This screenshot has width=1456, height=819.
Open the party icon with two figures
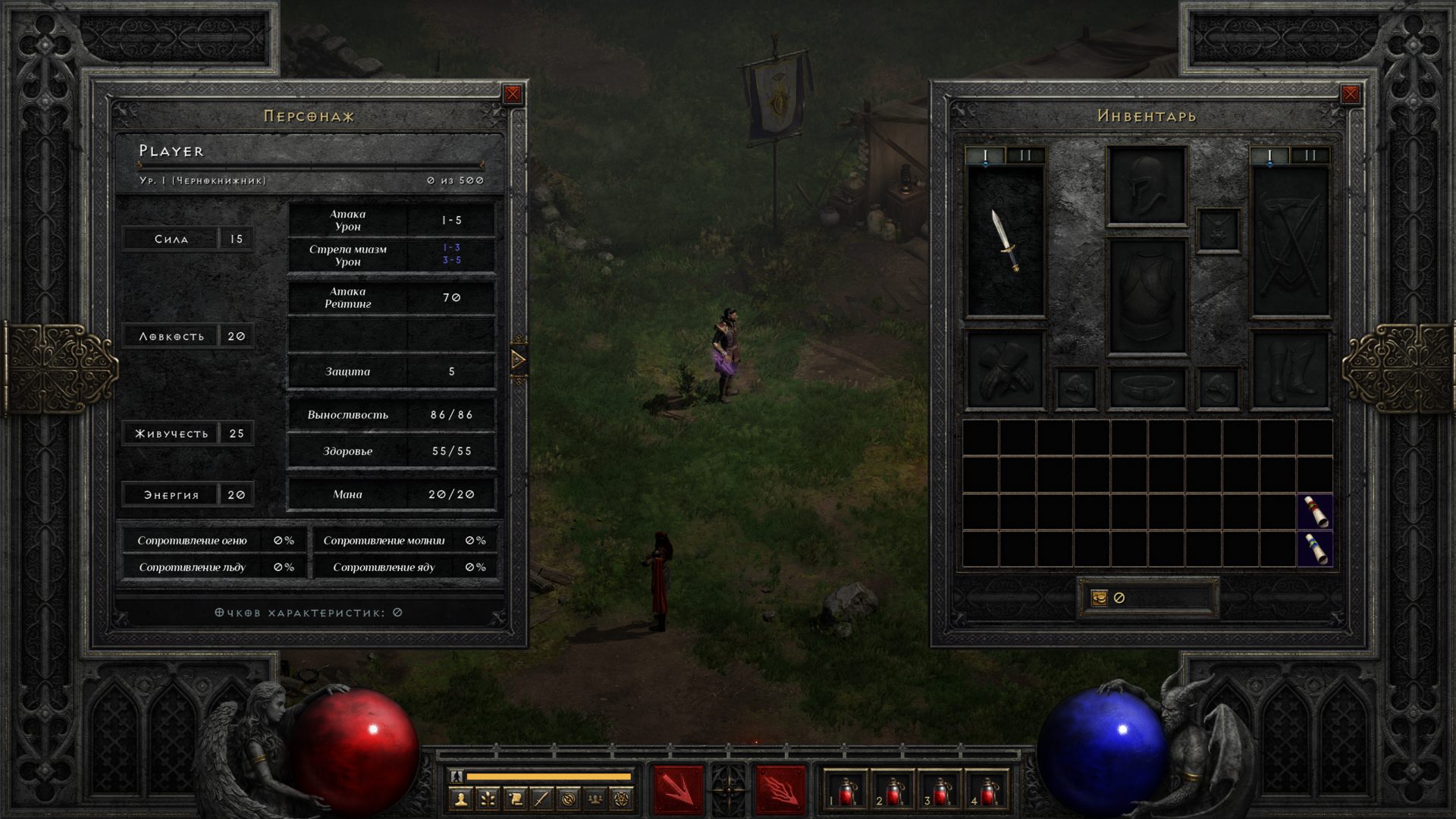pos(595,799)
